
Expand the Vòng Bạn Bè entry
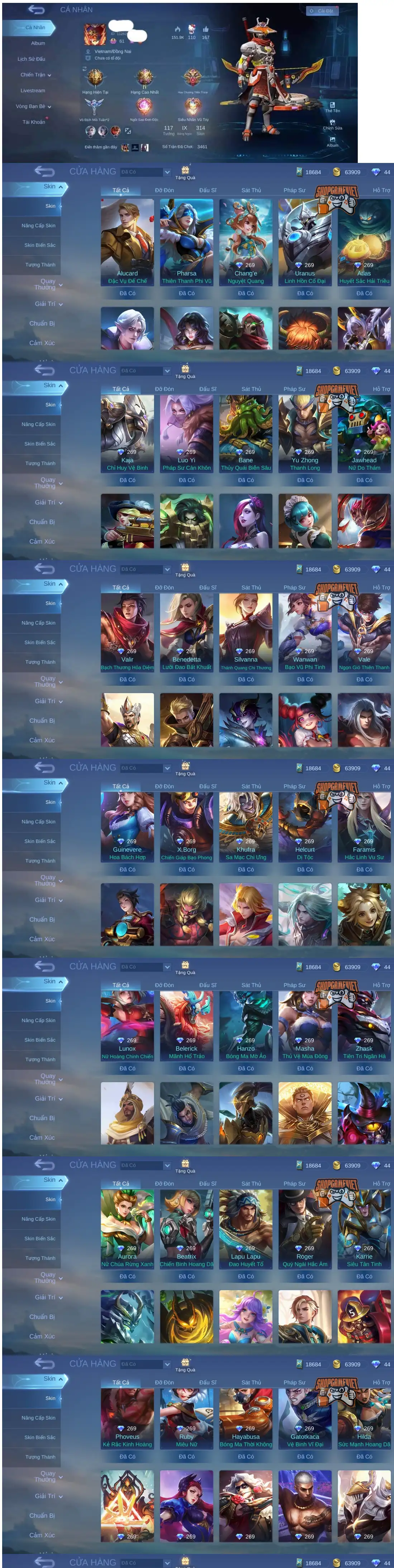33,107
